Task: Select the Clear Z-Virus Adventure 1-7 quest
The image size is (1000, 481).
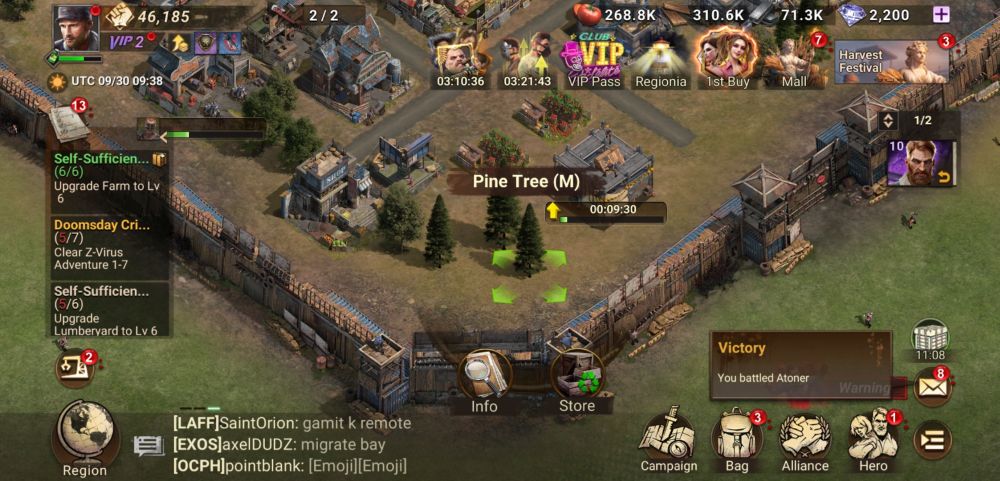Action: [109, 245]
